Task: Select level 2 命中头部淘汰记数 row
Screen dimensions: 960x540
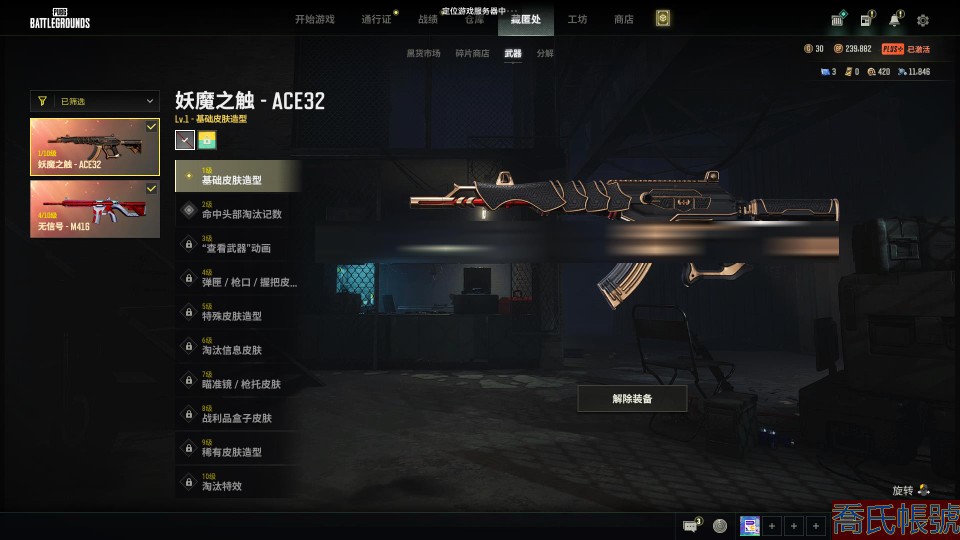Action: pos(238,211)
